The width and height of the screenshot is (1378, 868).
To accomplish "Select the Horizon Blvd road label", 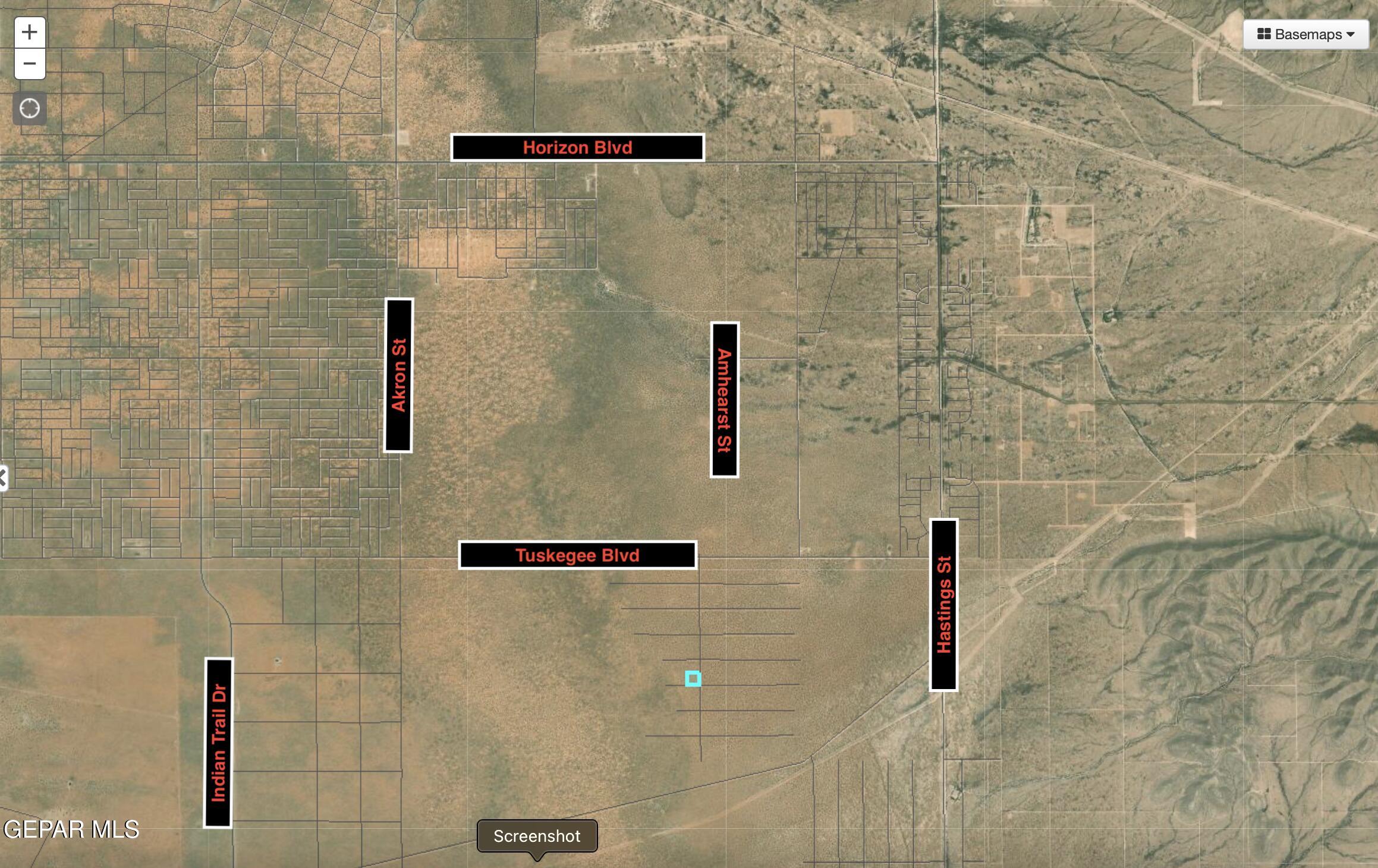I will [577, 148].
